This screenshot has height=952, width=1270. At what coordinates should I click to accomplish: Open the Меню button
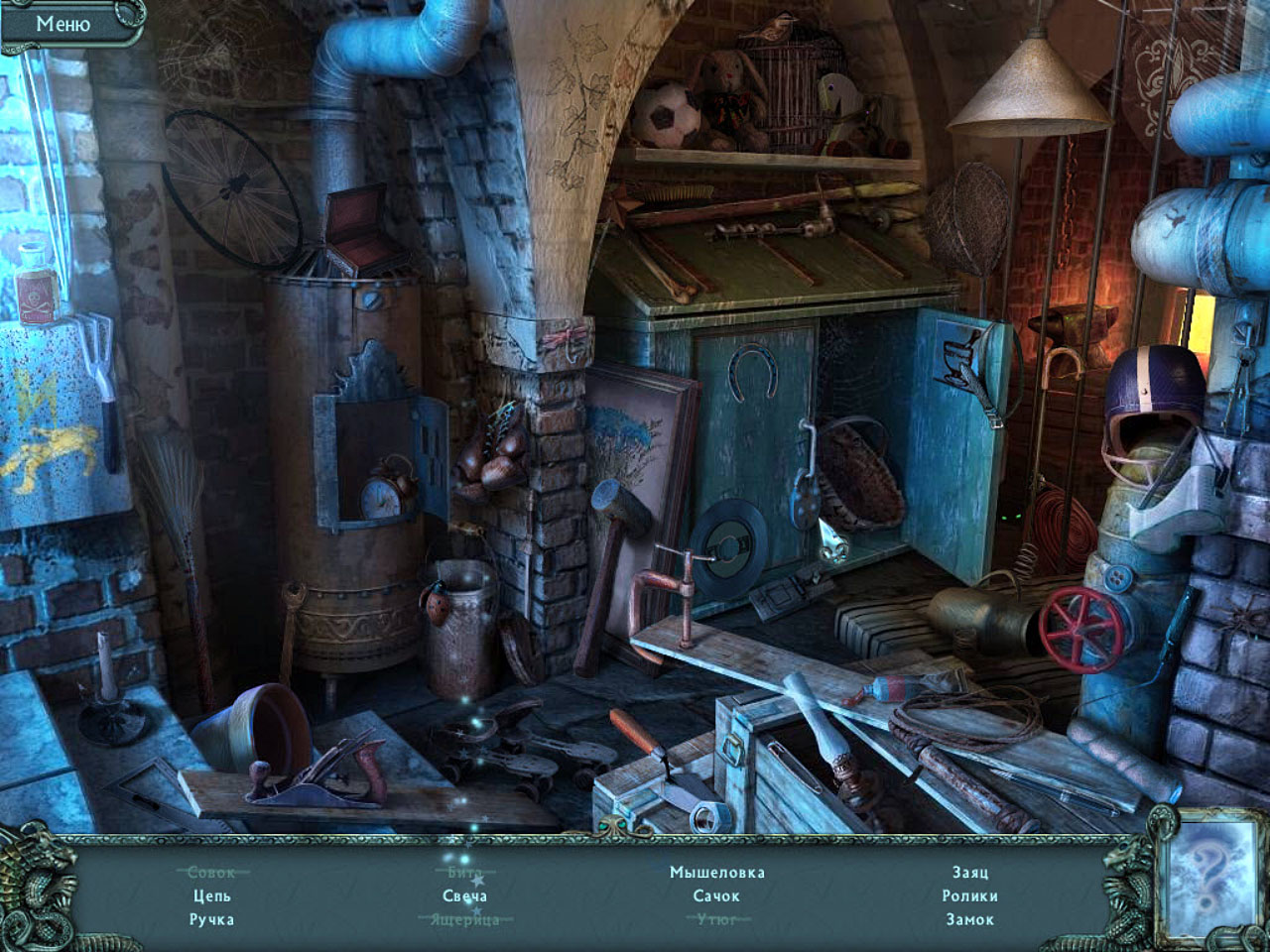[x=63, y=24]
